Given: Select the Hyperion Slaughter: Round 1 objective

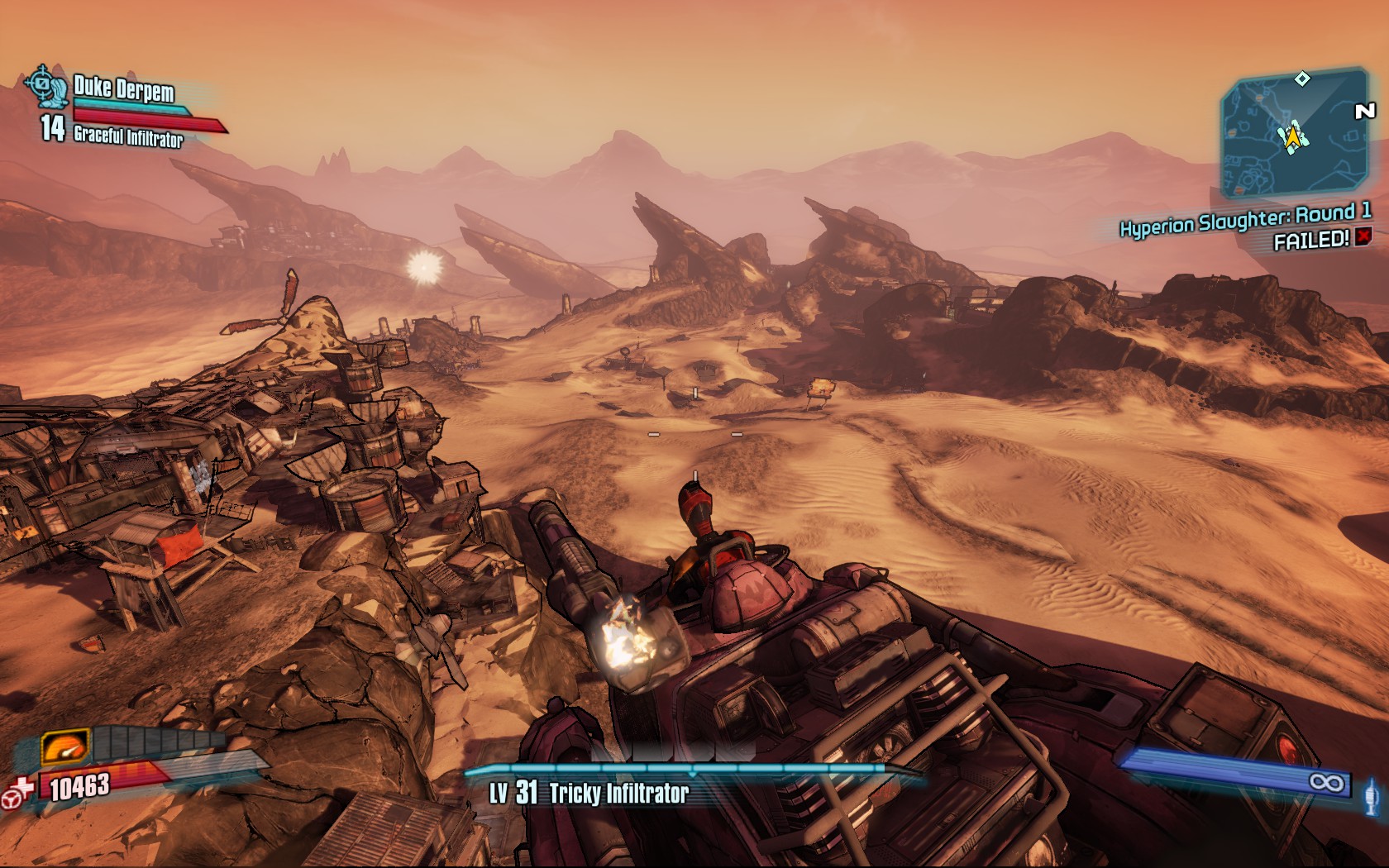Looking at the screenshot, I should tap(1244, 219).
